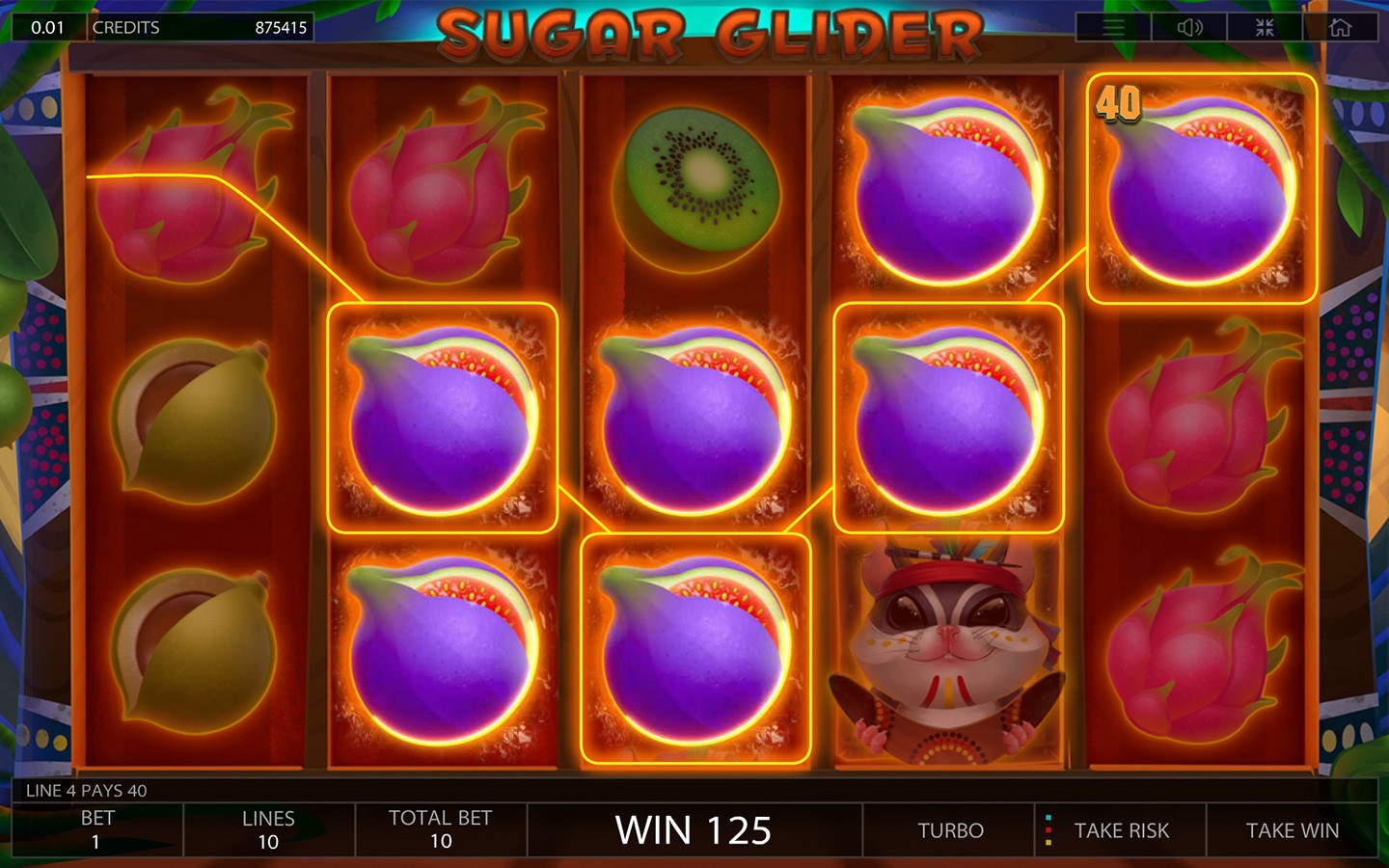The image size is (1389, 868).
Task: Click the fullscreen collapse icon
Action: [1265, 27]
